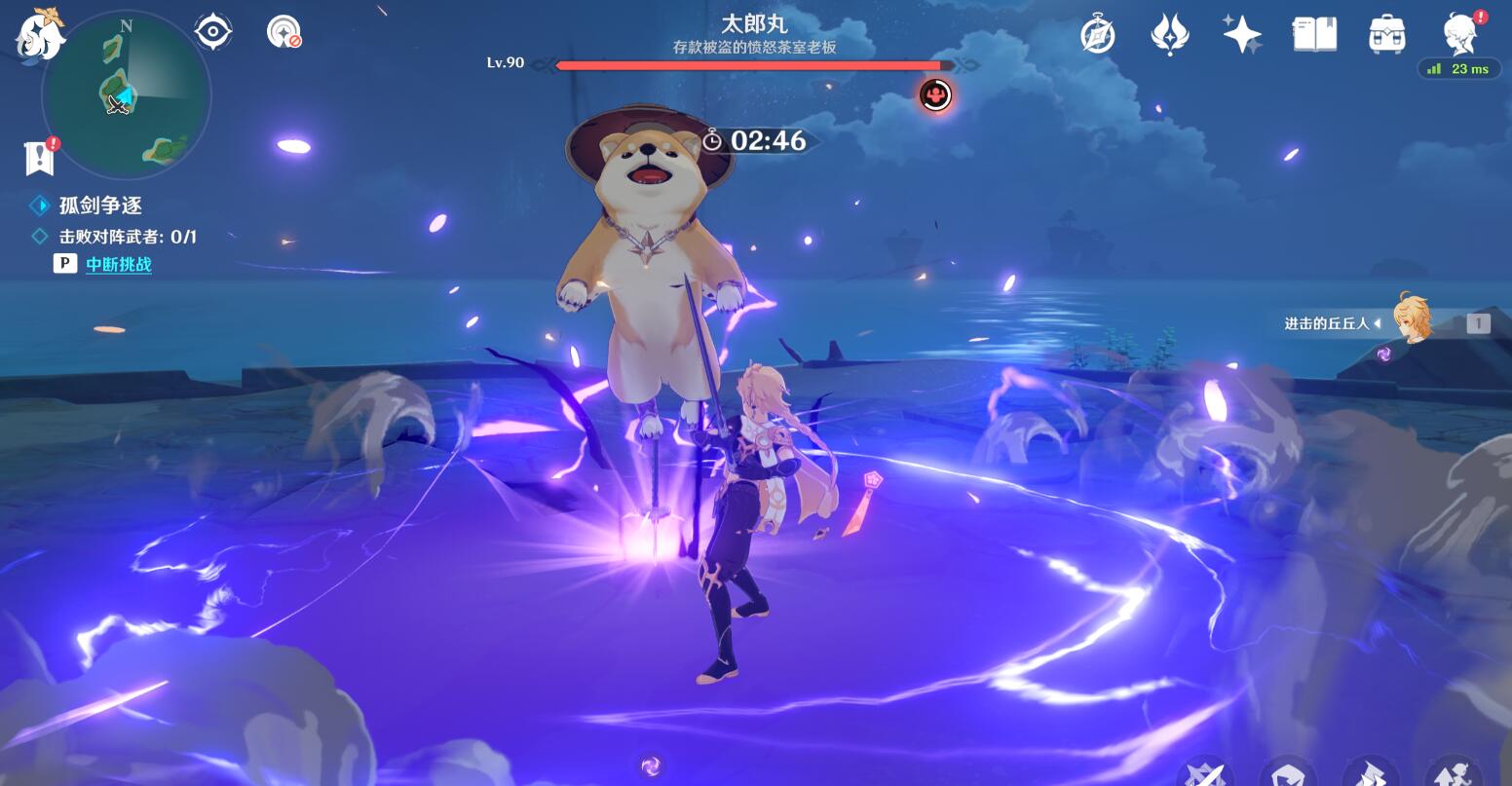The width and height of the screenshot is (1512, 786).
Task: Open the Paimon main menu
Action: click(39, 37)
